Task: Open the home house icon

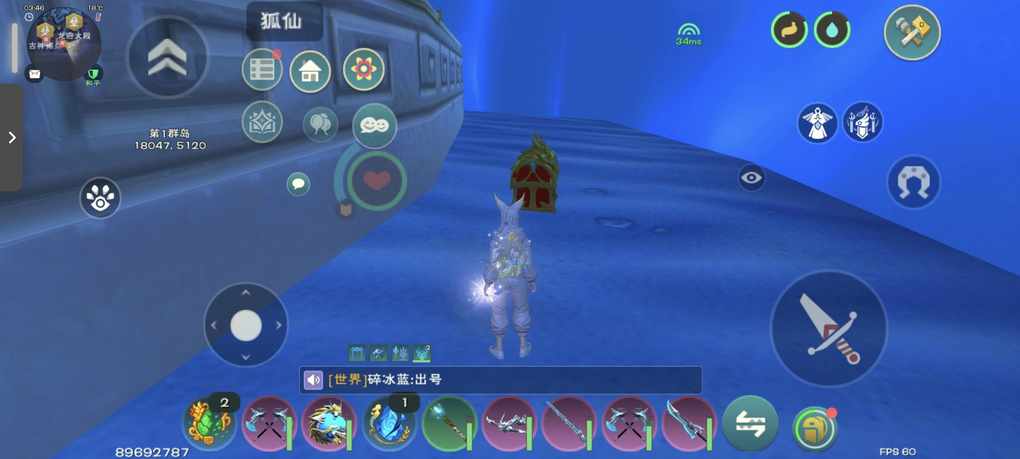Action: 311,71
